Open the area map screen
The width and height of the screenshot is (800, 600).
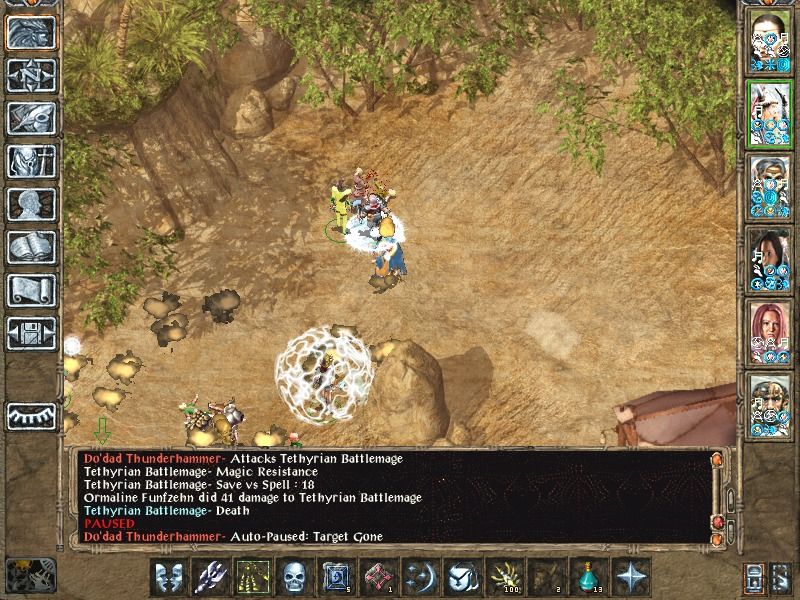(x=32, y=76)
